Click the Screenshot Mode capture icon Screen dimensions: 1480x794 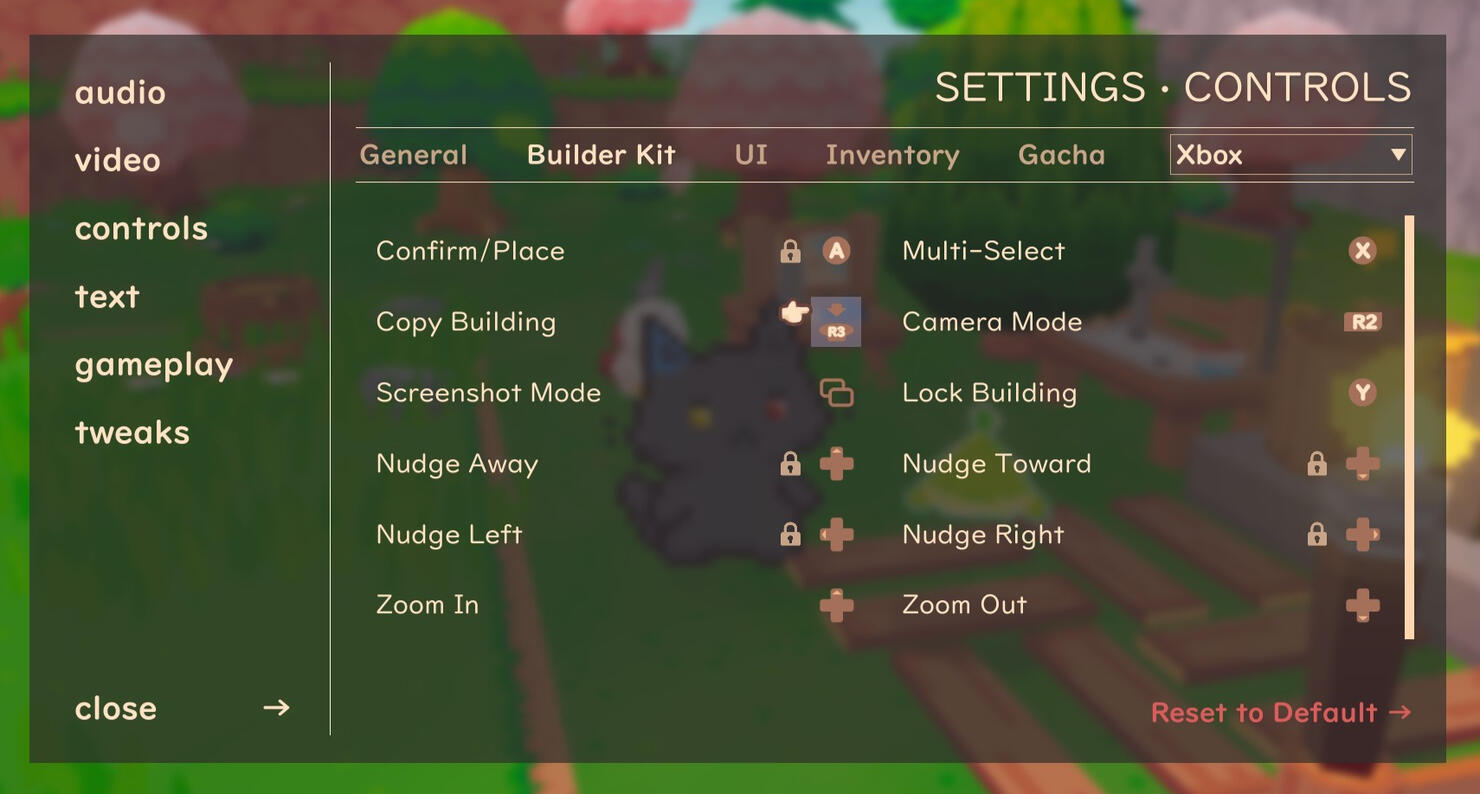836,393
